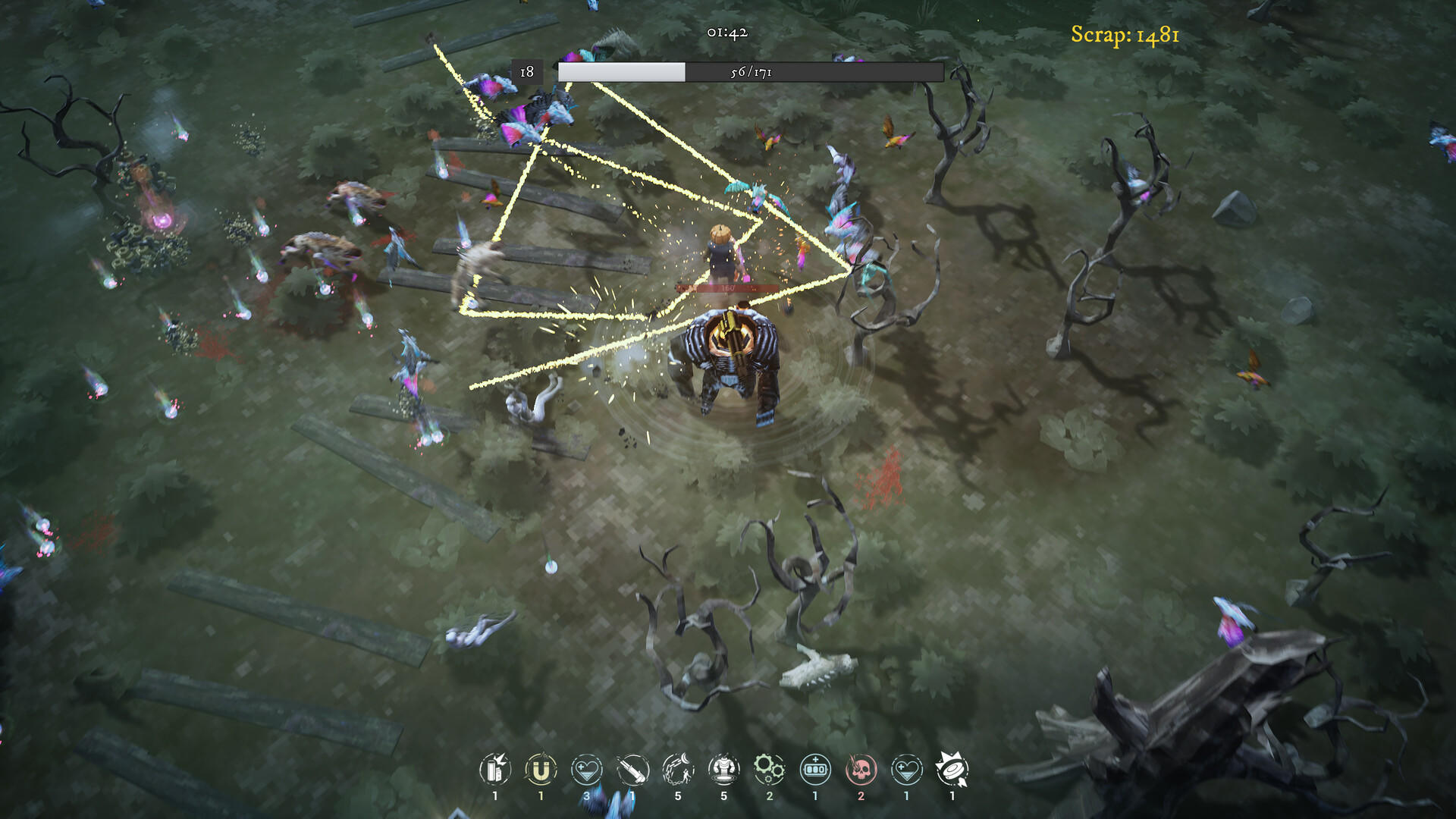Image resolution: width=1456 pixels, height=819 pixels.
Task: Select the pink skull curse icon
Action: [x=860, y=770]
